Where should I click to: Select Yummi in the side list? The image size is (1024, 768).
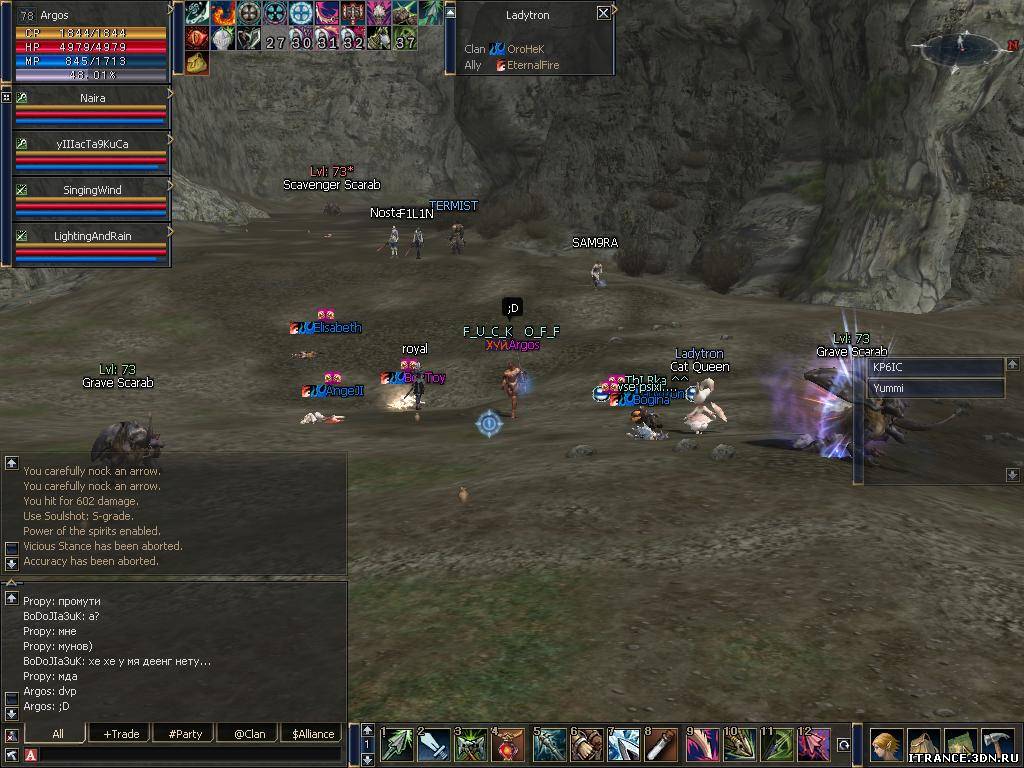(935, 388)
